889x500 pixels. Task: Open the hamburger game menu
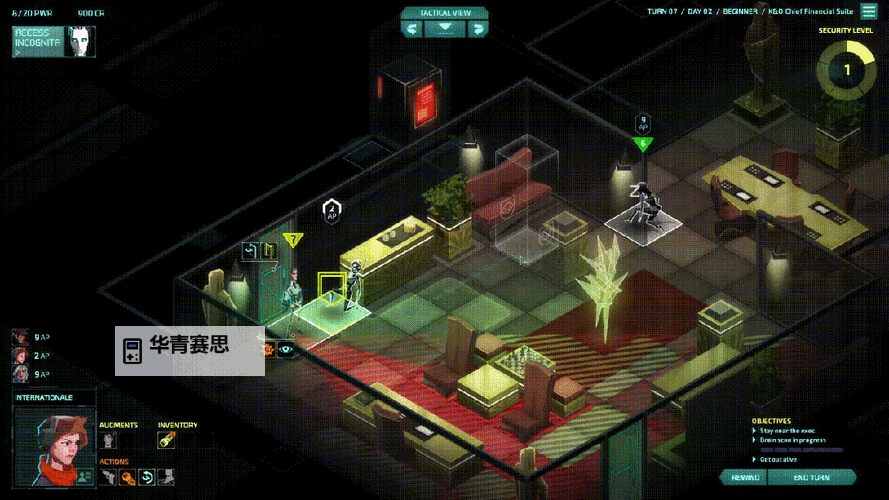(x=869, y=12)
